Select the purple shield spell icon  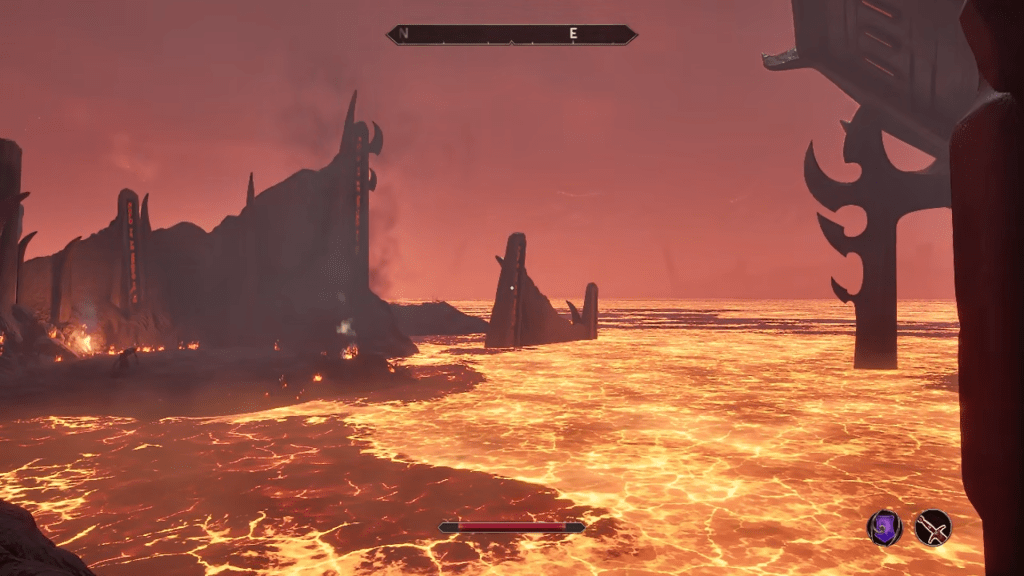[x=884, y=527]
